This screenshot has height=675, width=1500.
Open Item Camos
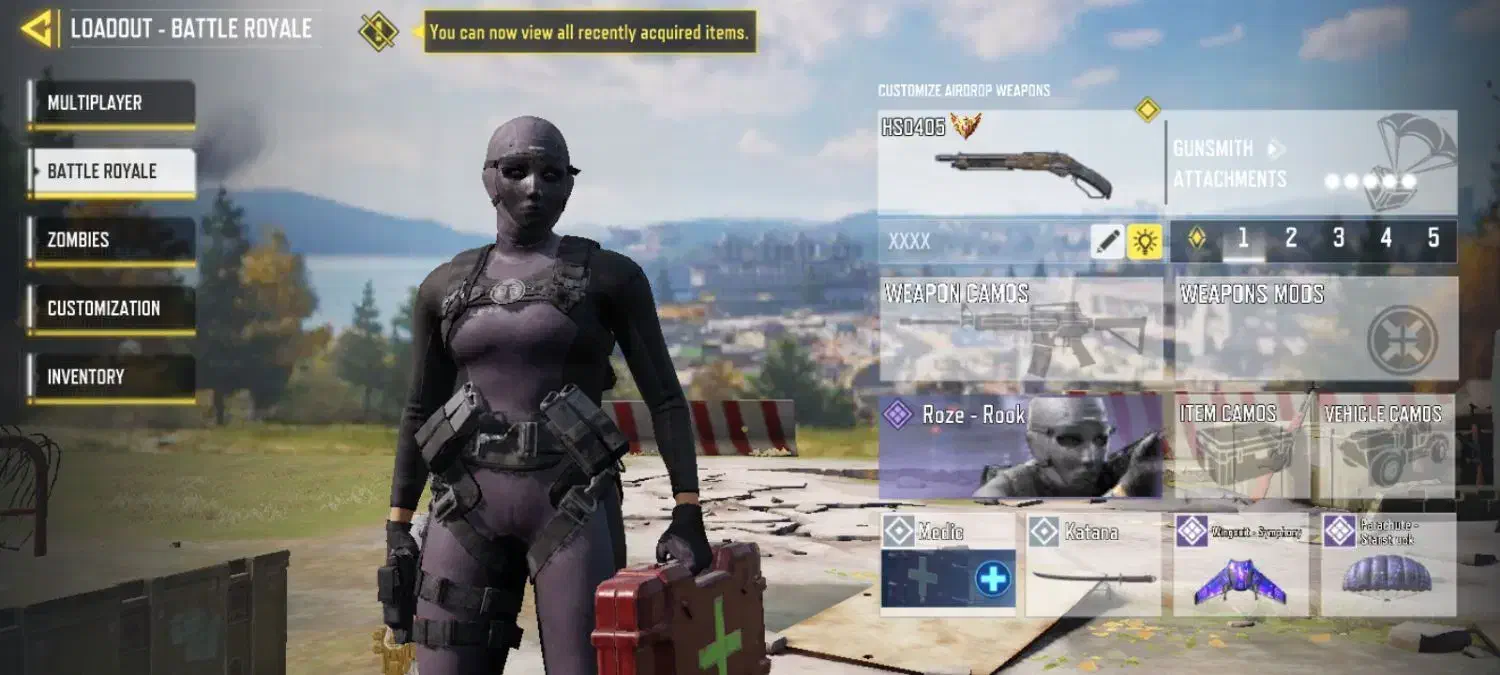click(1242, 446)
